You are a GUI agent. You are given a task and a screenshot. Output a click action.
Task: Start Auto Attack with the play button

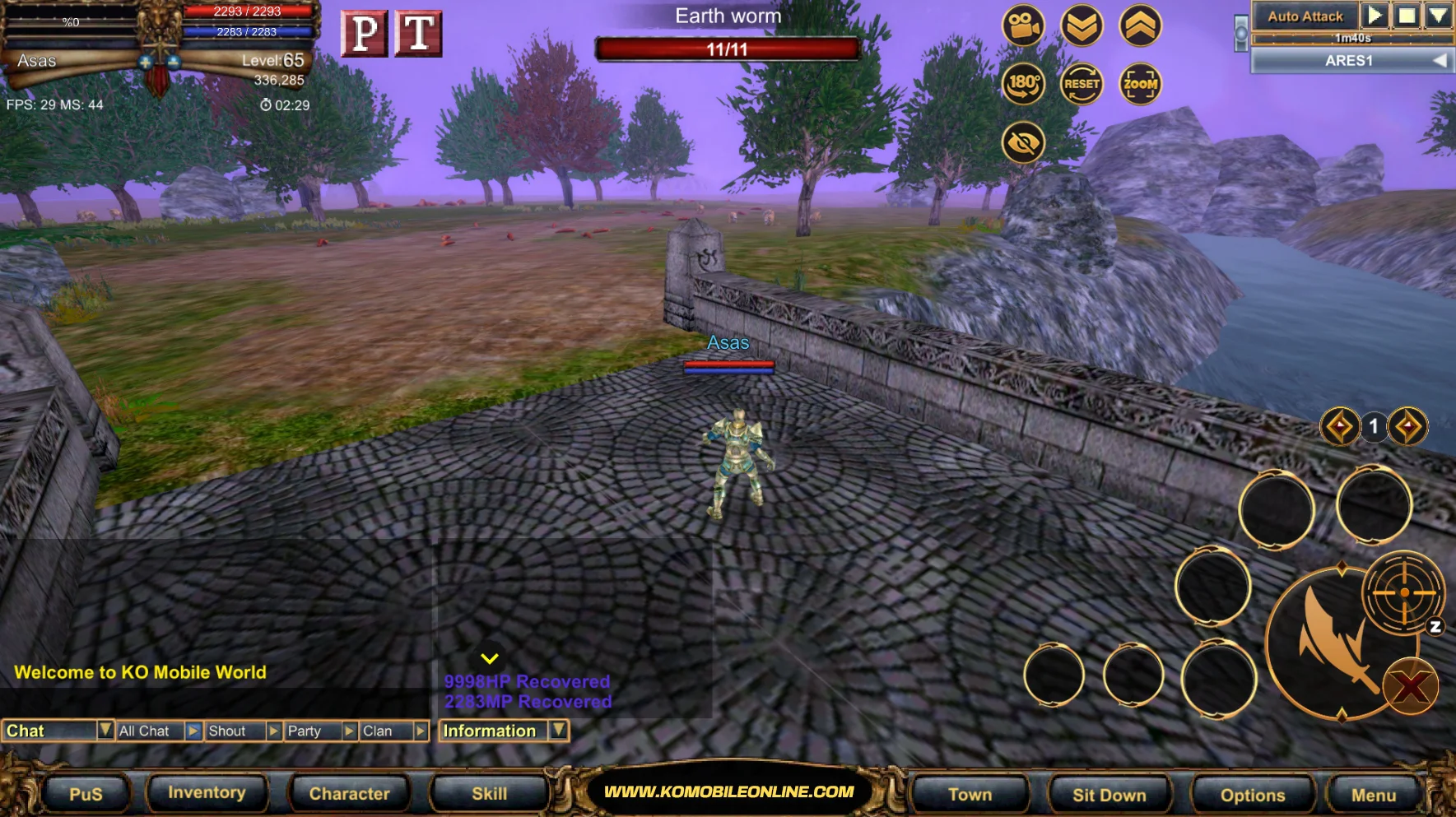click(1374, 16)
